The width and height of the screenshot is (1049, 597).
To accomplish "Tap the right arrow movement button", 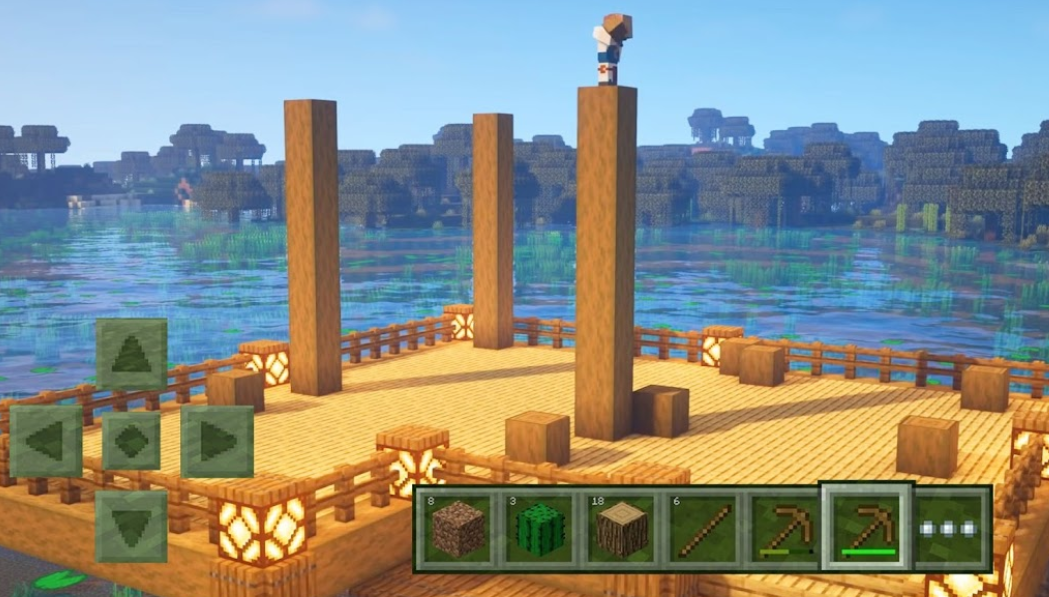I will pos(217,441).
